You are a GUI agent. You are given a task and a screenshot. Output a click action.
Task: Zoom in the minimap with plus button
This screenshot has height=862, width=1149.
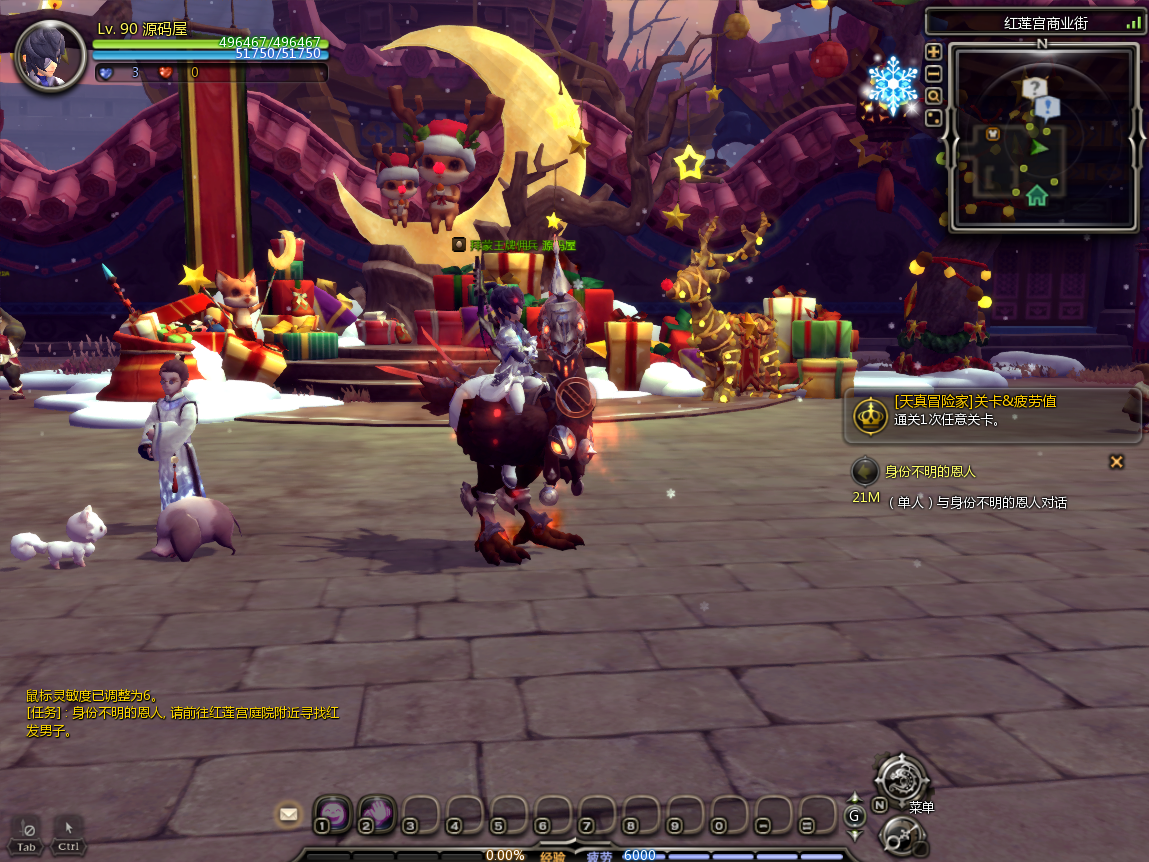click(x=933, y=52)
